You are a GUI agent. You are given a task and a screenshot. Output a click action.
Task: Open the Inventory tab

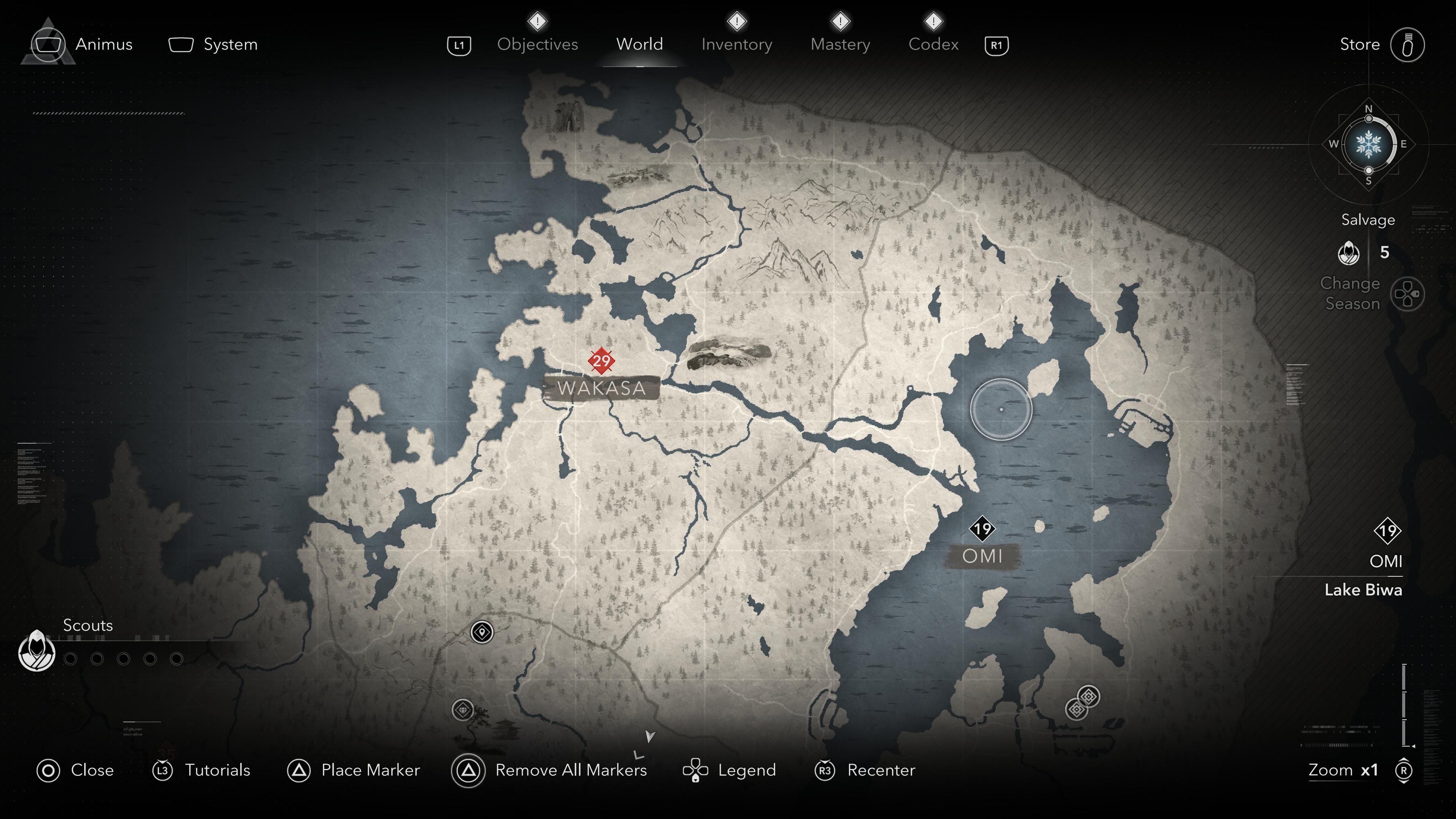[x=736, y=44]
